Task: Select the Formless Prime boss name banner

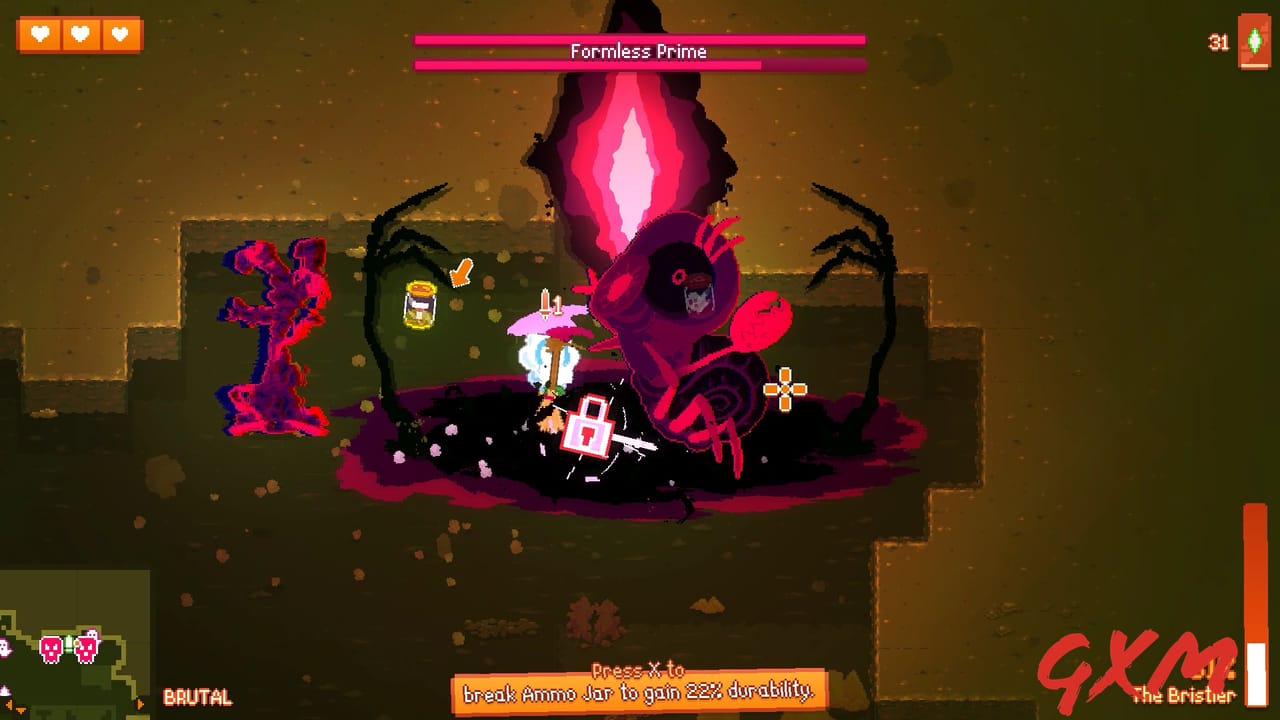Action: click(x=638, y=51)
